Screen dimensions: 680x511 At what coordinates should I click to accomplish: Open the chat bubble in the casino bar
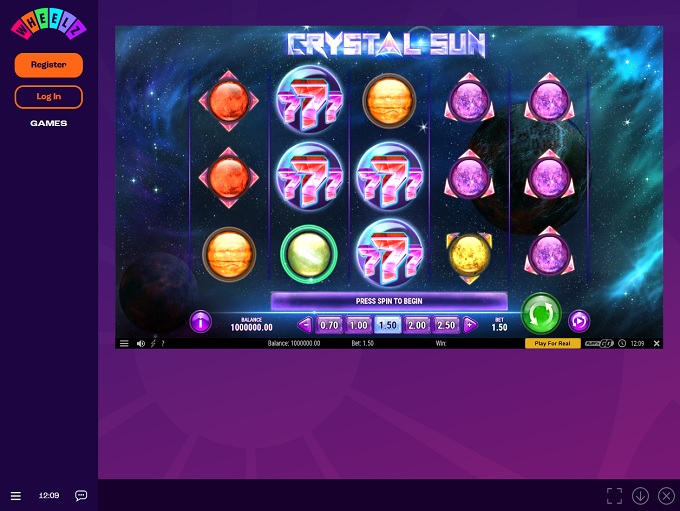point(81,495)
